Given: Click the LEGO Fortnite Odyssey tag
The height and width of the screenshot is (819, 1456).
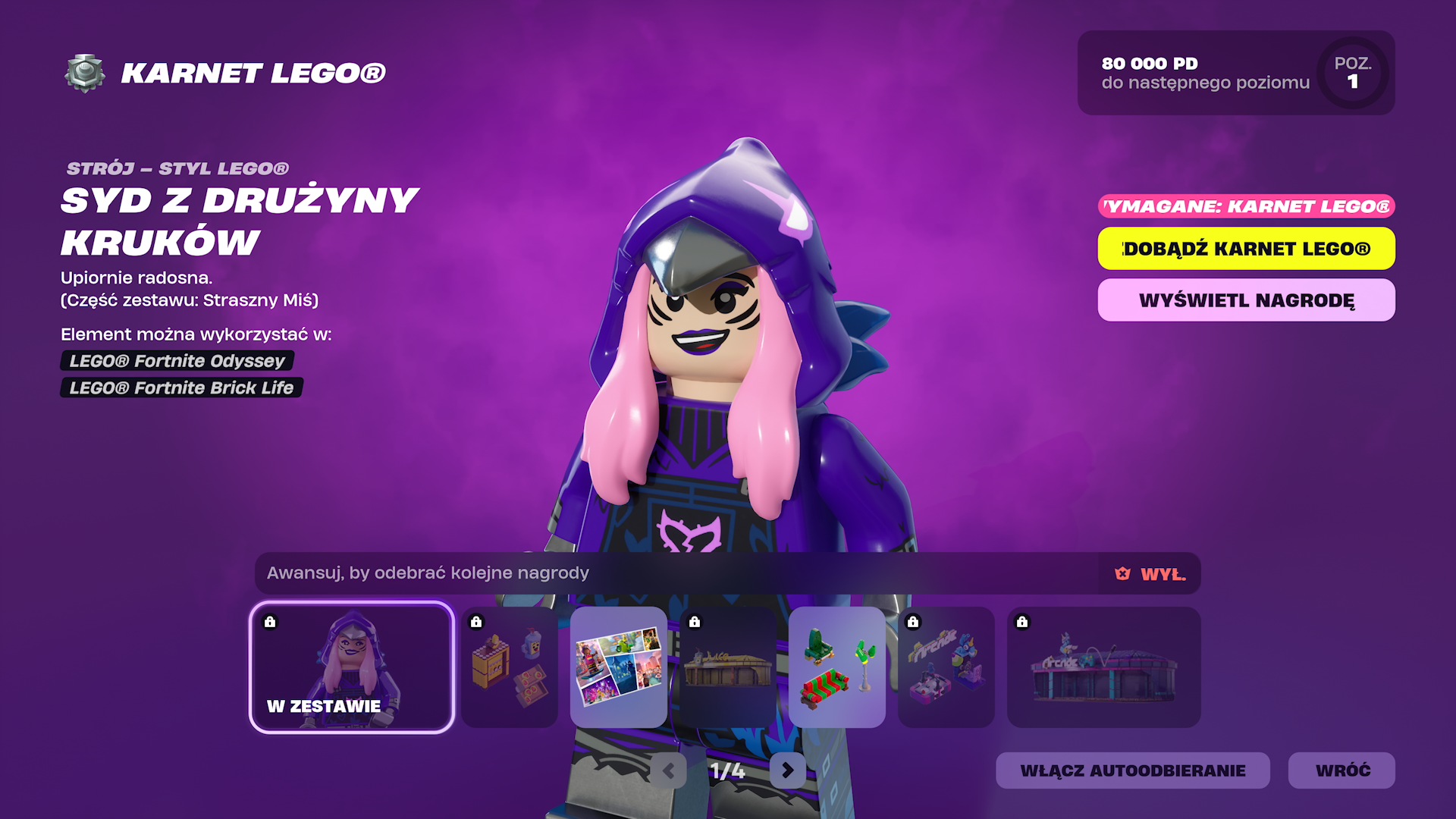Looking at the screenshot, I should (x=177, y=361).
